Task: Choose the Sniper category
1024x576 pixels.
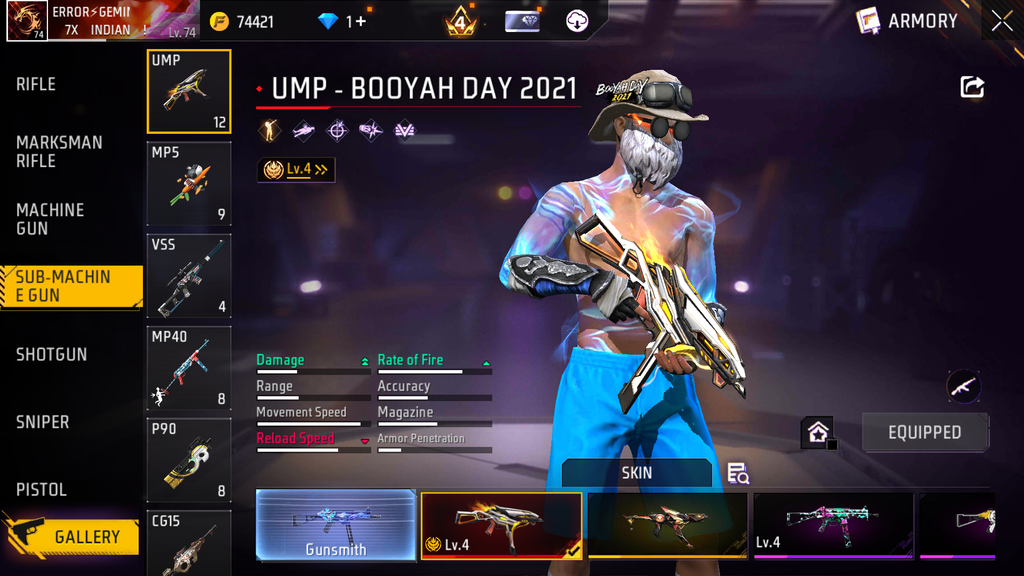Action: click(x=43, y=422)
